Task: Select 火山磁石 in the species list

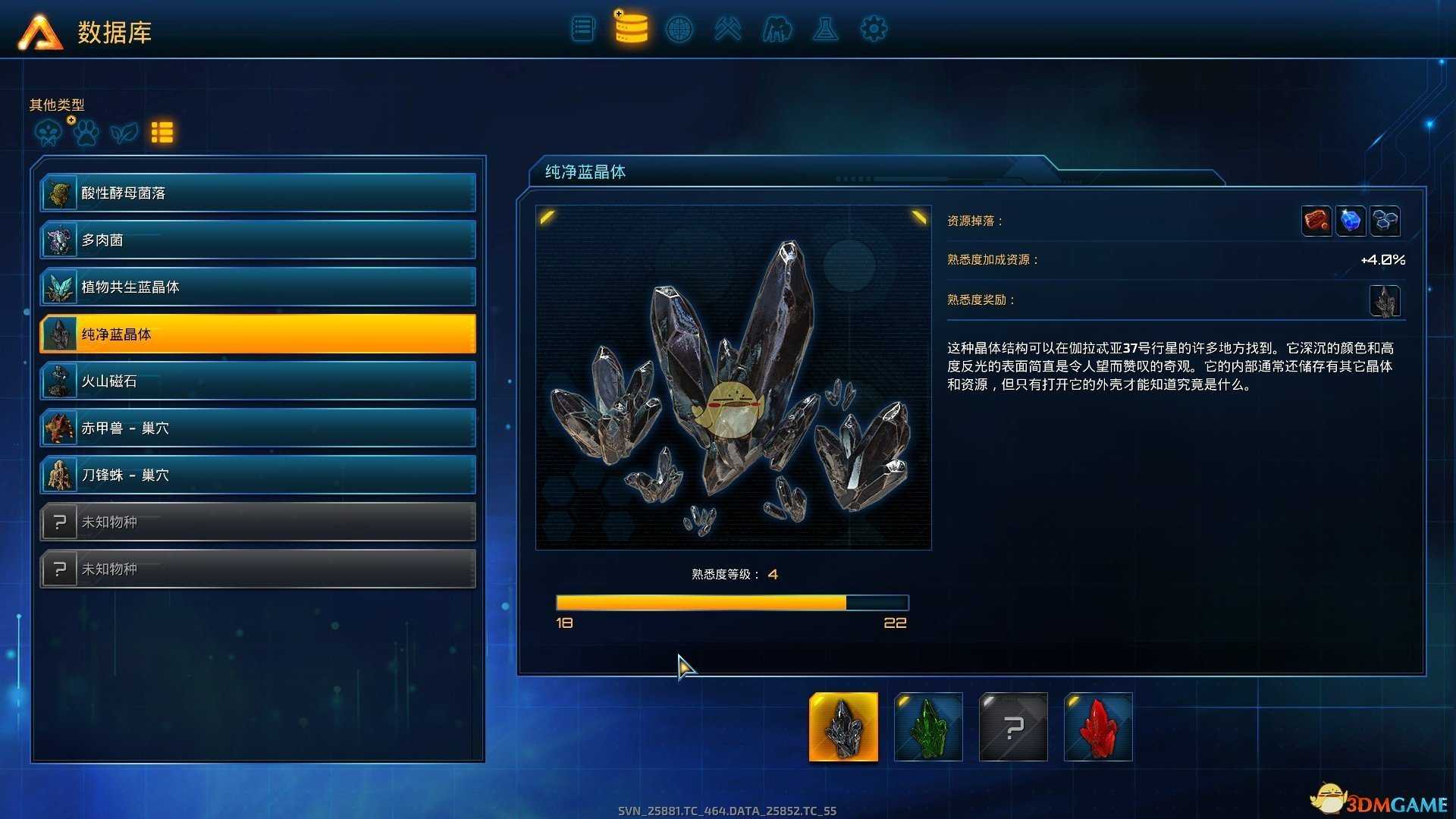Action: point(258,381)
